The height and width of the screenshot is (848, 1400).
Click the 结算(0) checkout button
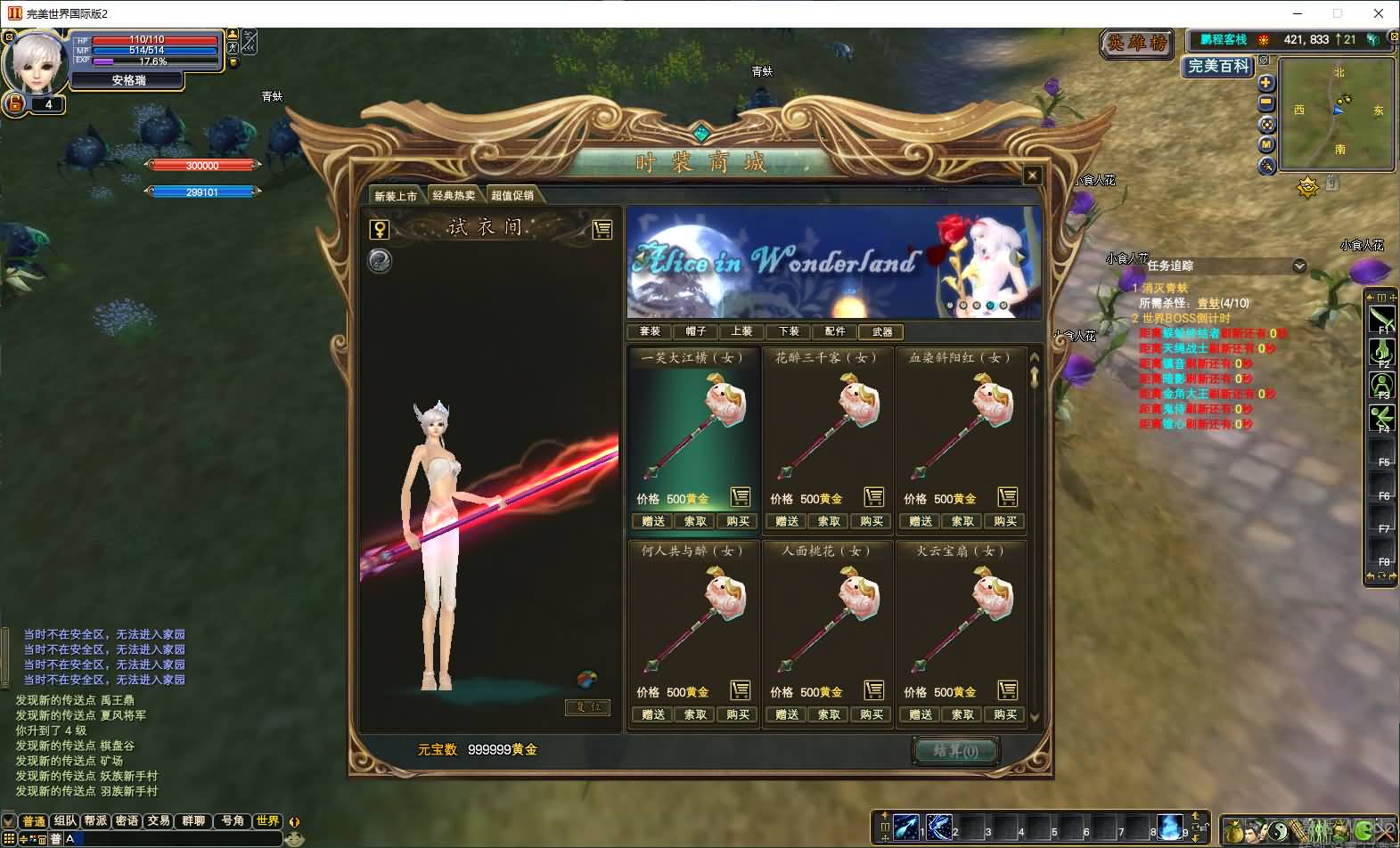coord(955,751)
